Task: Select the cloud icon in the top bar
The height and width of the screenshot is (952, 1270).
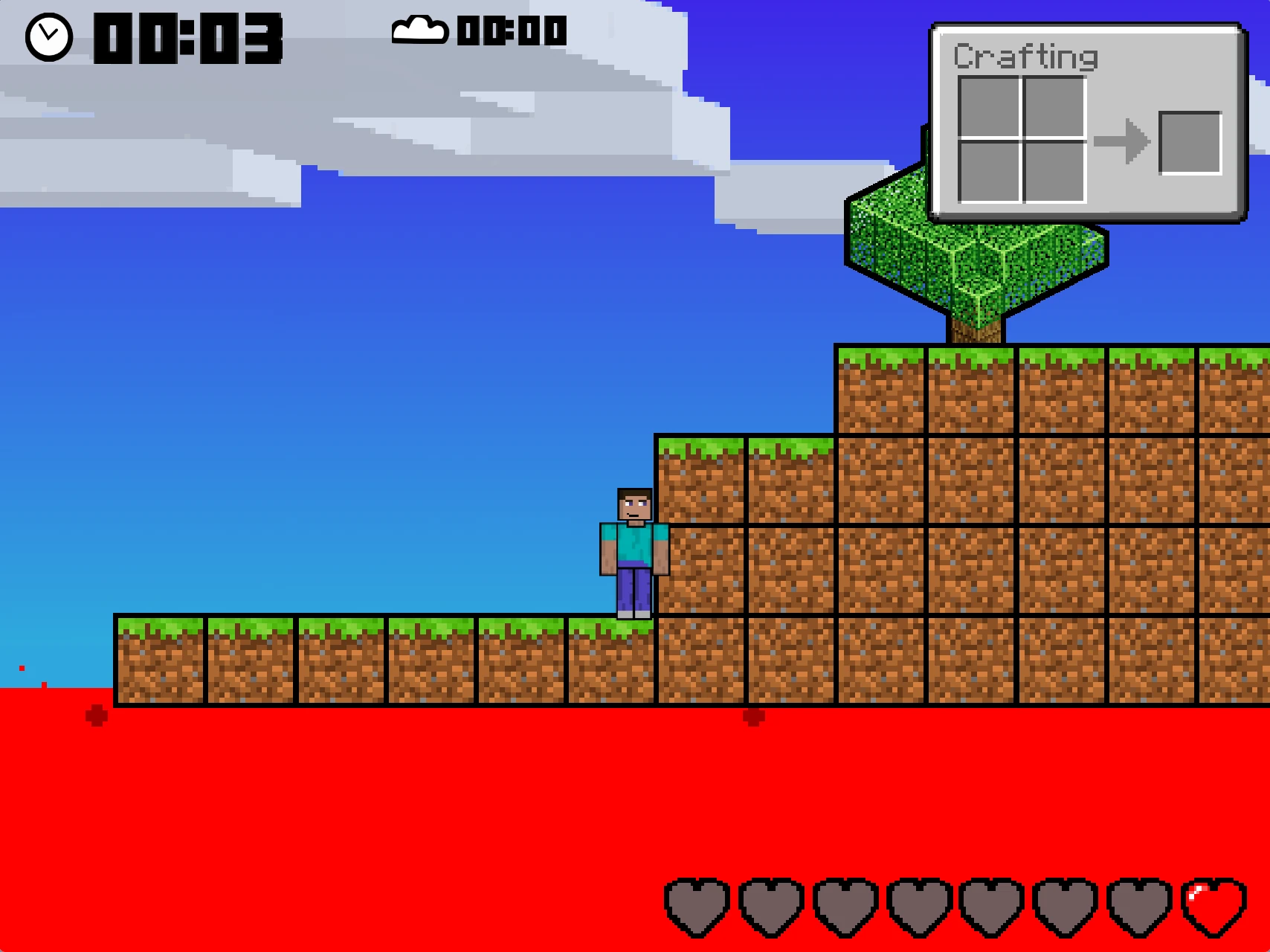Action: click(x=421, y=31)
